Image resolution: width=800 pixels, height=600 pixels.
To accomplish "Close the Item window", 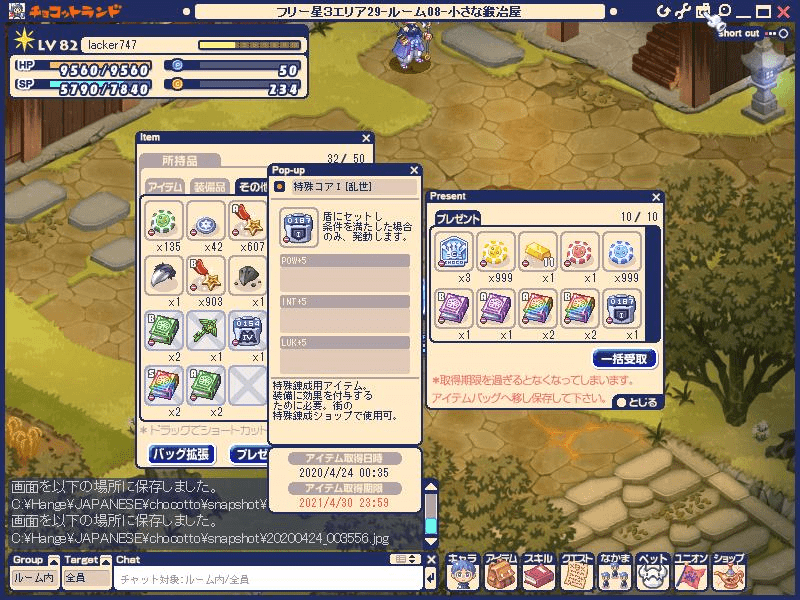I will point(366,139).
